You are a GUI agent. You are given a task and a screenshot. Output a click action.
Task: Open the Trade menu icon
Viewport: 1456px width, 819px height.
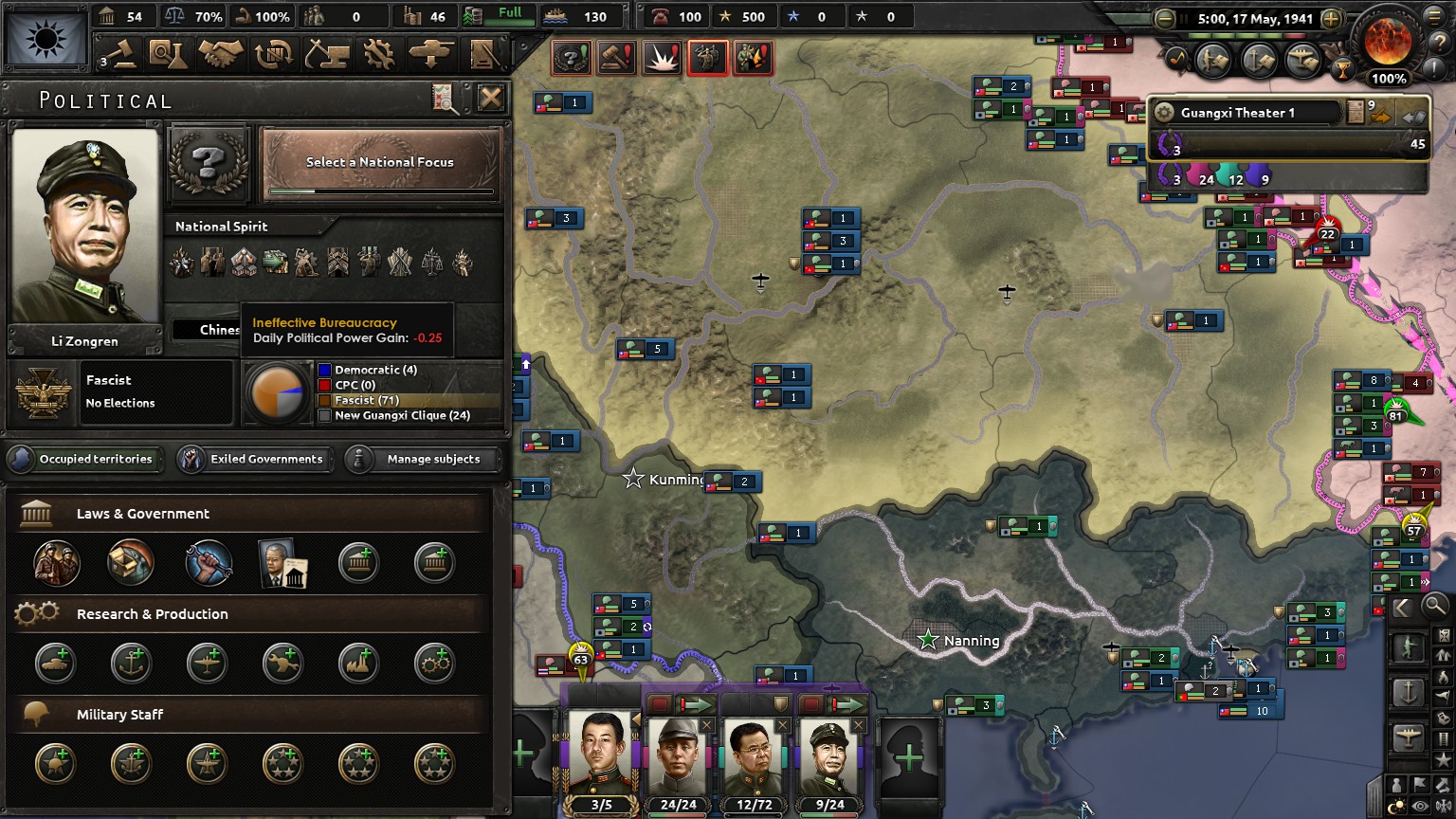[x=275, y=55]
